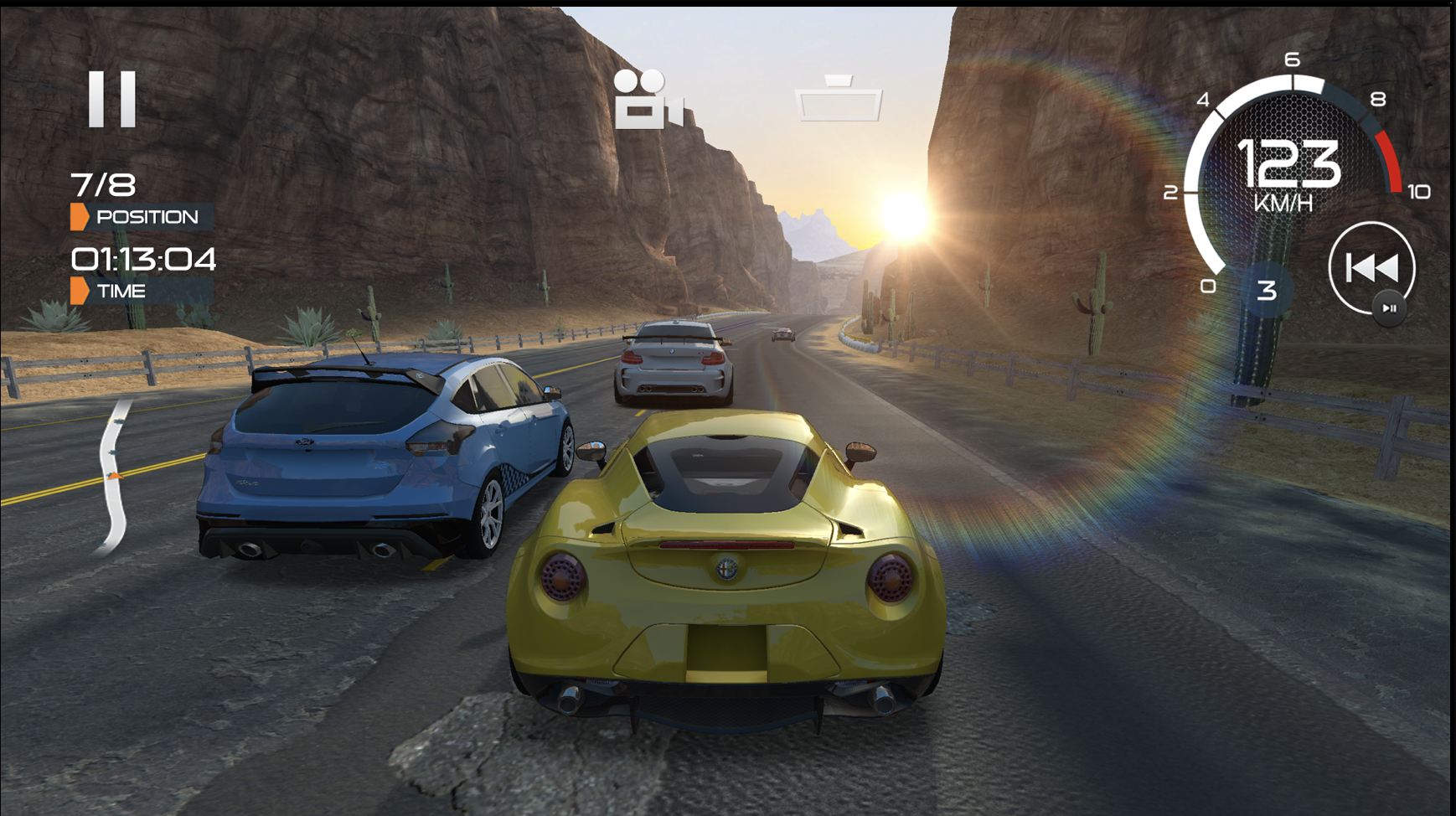Activate the rewind button

pos(1371,268)
